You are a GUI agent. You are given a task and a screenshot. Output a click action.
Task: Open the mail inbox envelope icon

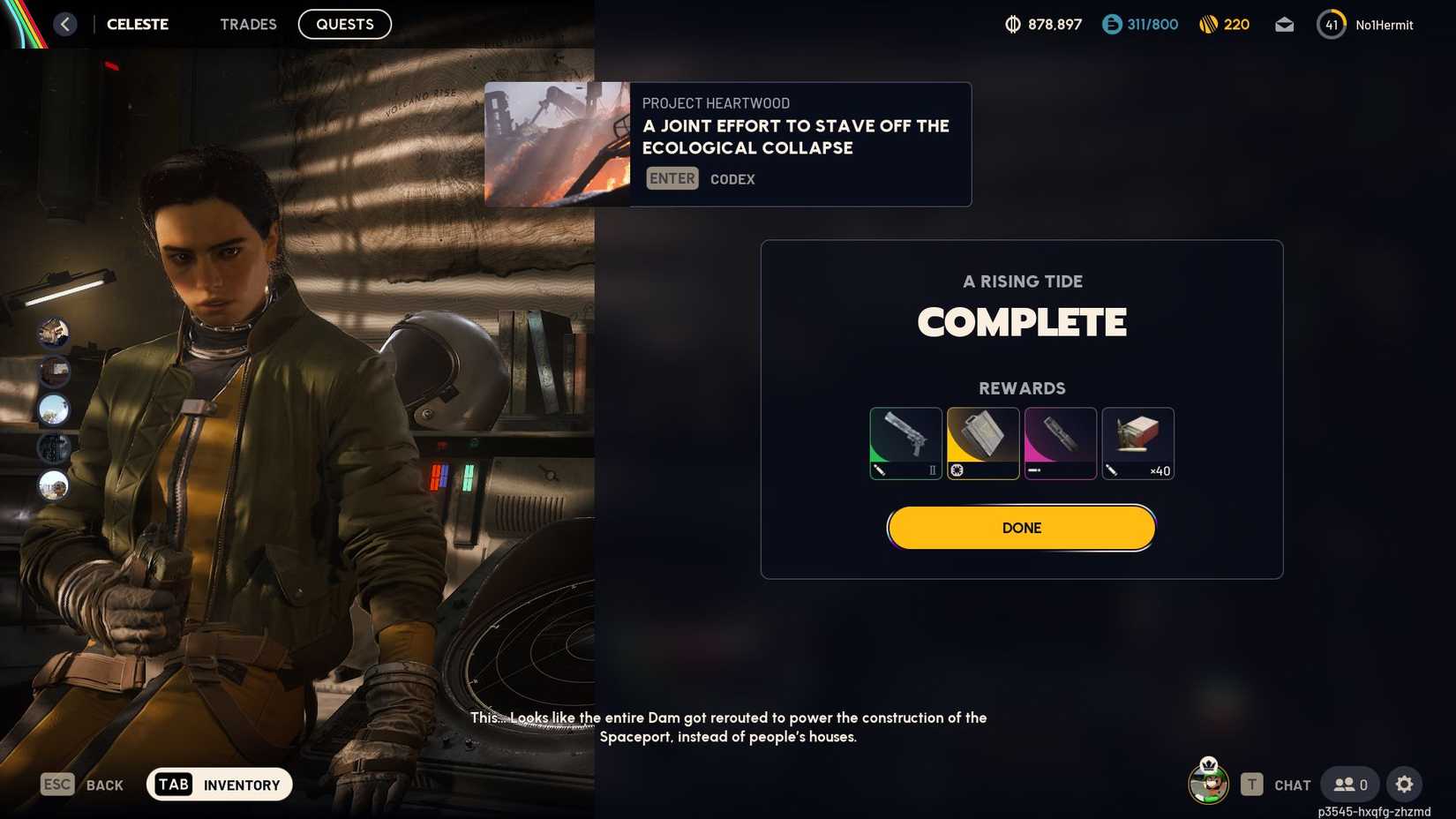(x=1284, y=25)
